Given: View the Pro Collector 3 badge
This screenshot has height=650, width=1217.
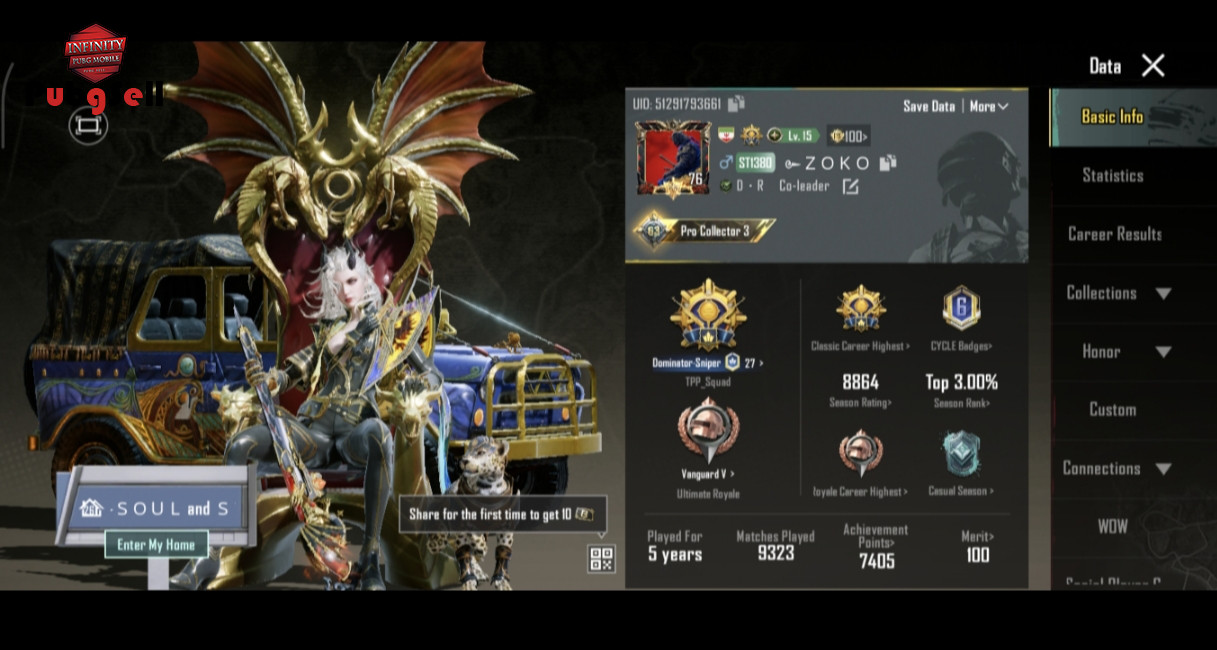Looking at the screenshot, I should [704, 231].
